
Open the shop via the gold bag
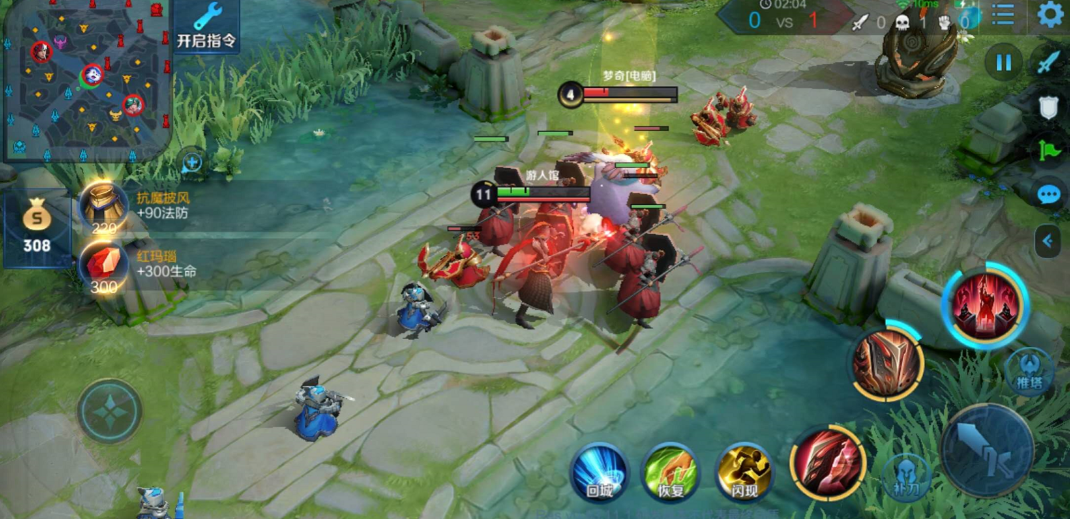(37, 224)
